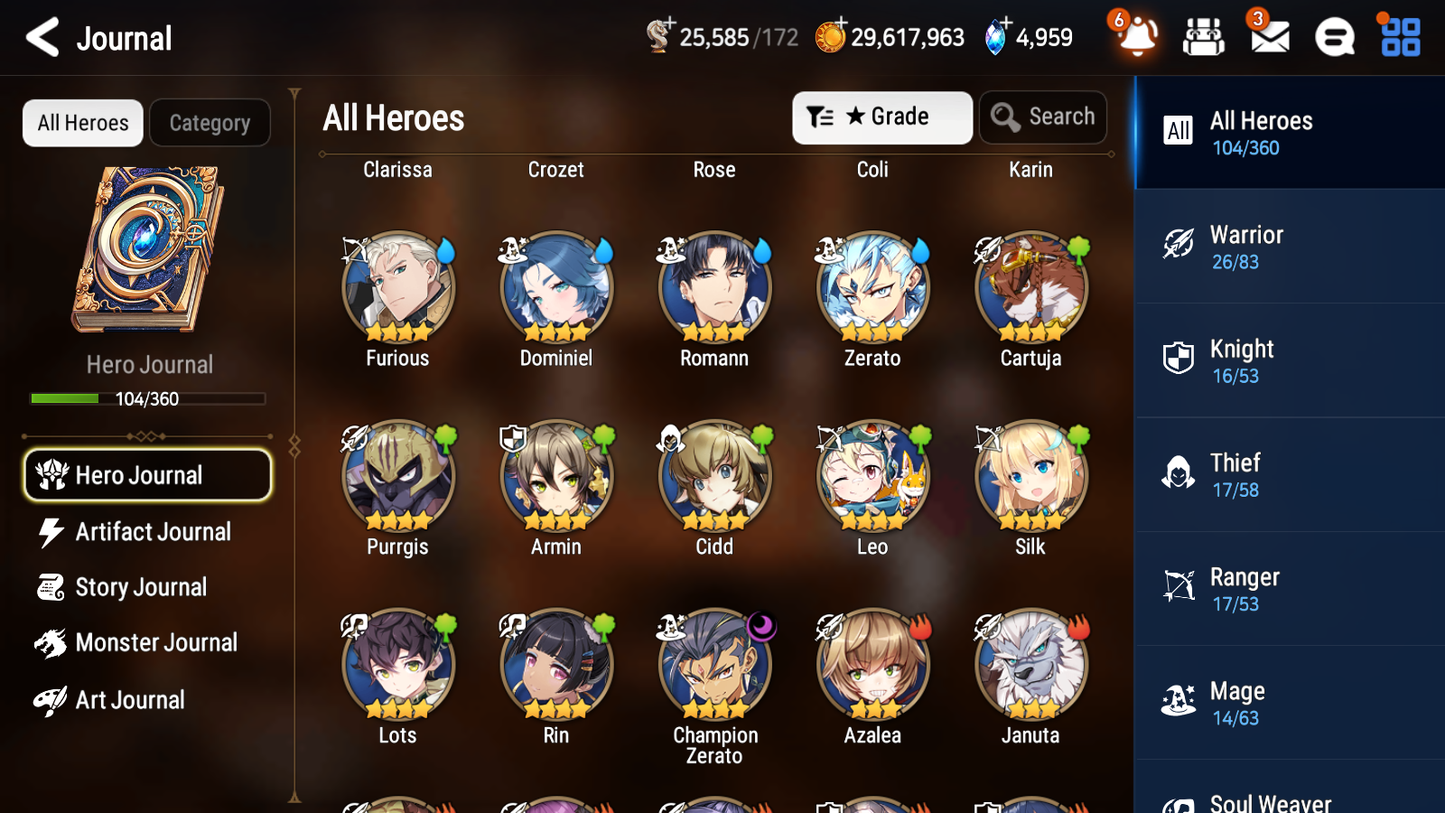Open the mailbox with 3 new messages
1445x813 pixels.
click(x=1268, y=36)
